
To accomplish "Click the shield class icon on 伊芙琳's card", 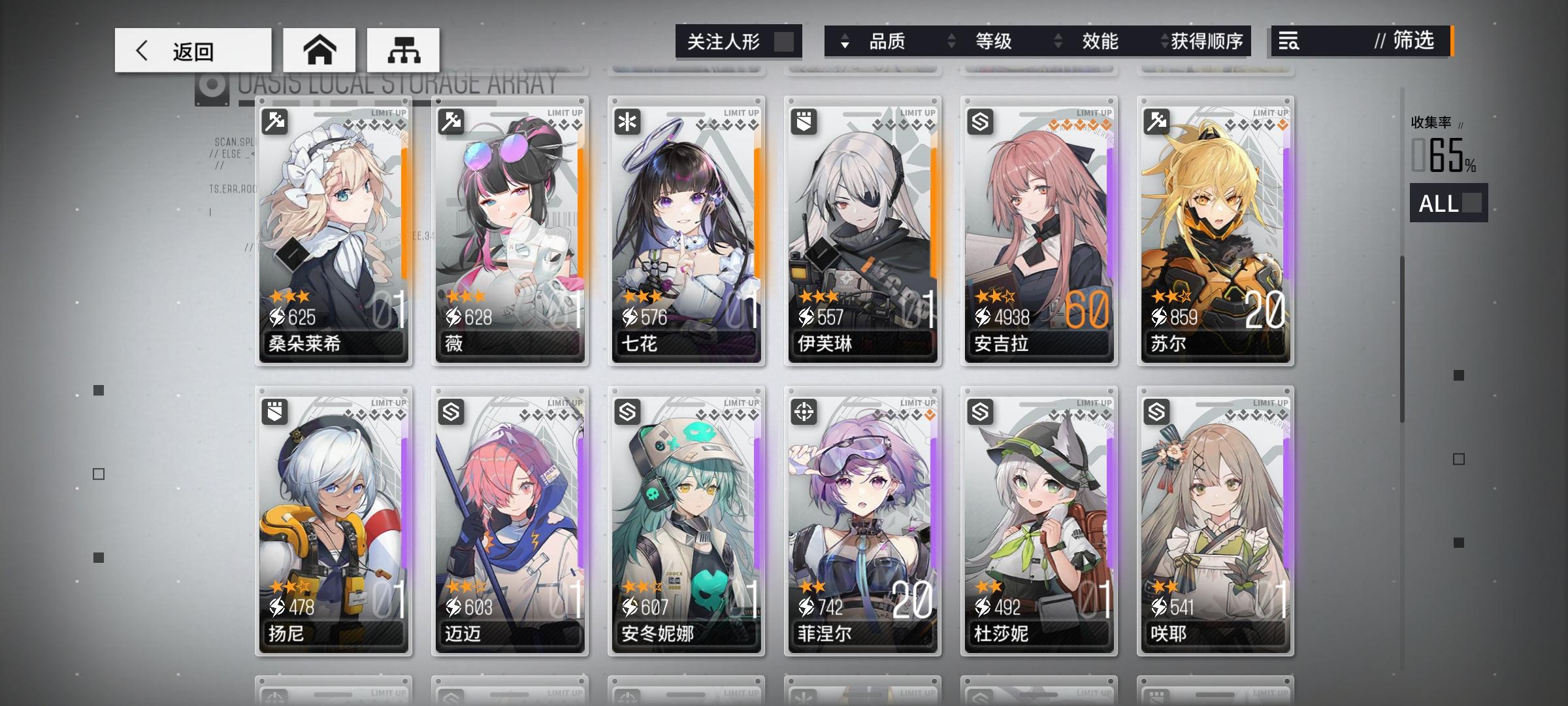I will click(806, 122).
